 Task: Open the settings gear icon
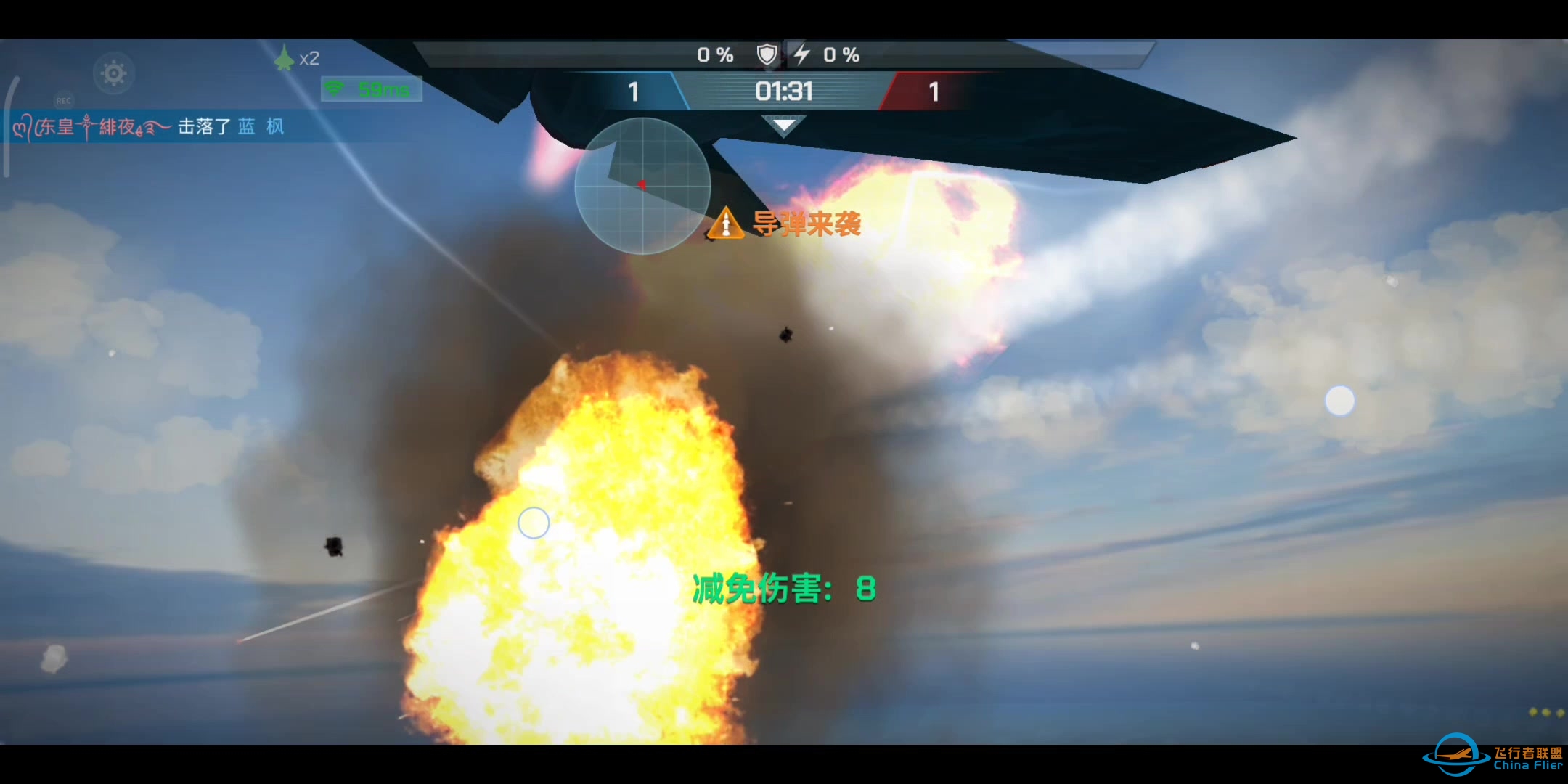pyautogui.click(x=113, y=73)
